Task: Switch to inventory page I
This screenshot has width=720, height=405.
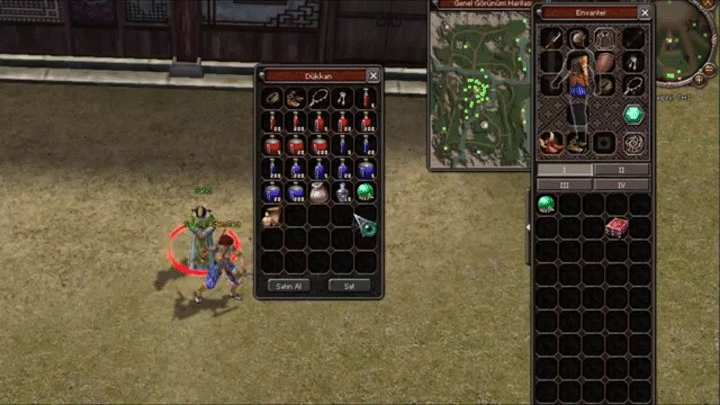Action: pyautogui.click(x=564, y=170)
